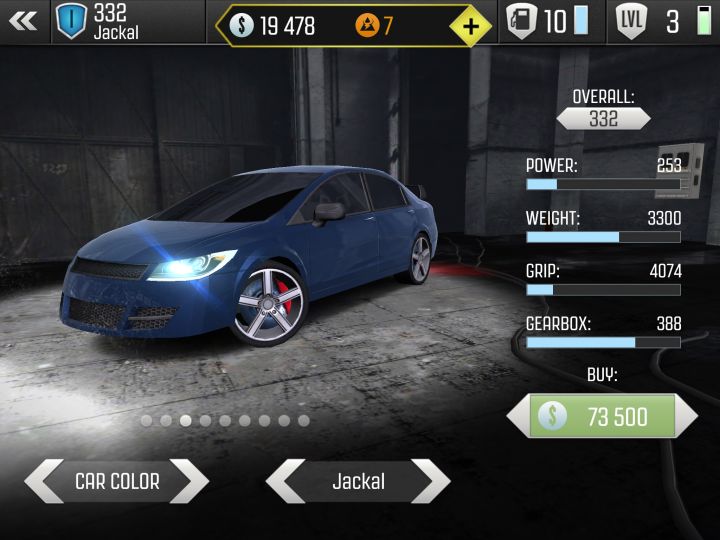Image resolution: width=720 pixels, height=540 pixels.
Task: Switch to next car color
Action: 189,481
